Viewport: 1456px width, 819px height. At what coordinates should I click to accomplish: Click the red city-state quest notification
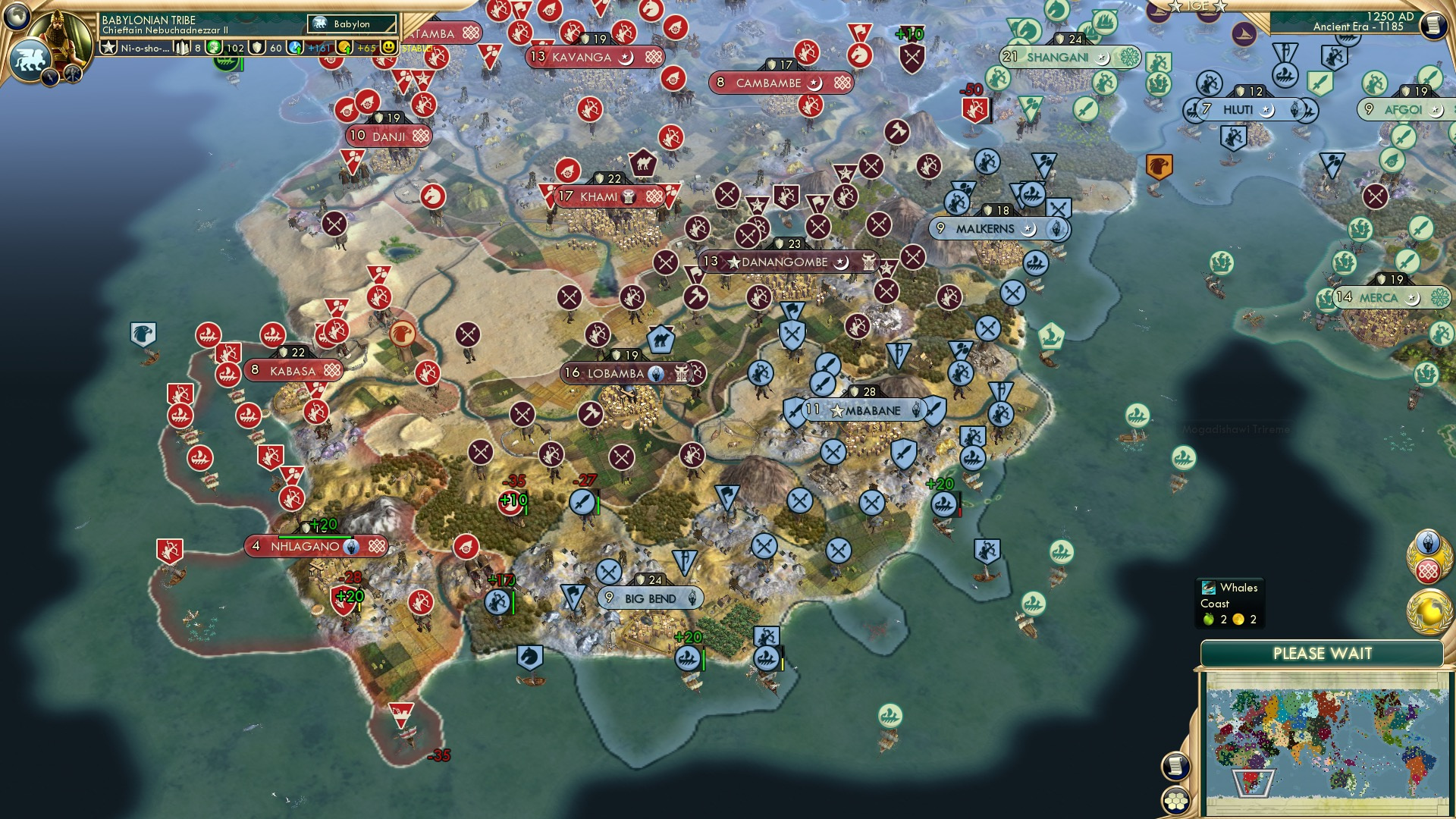point(1429,570)
